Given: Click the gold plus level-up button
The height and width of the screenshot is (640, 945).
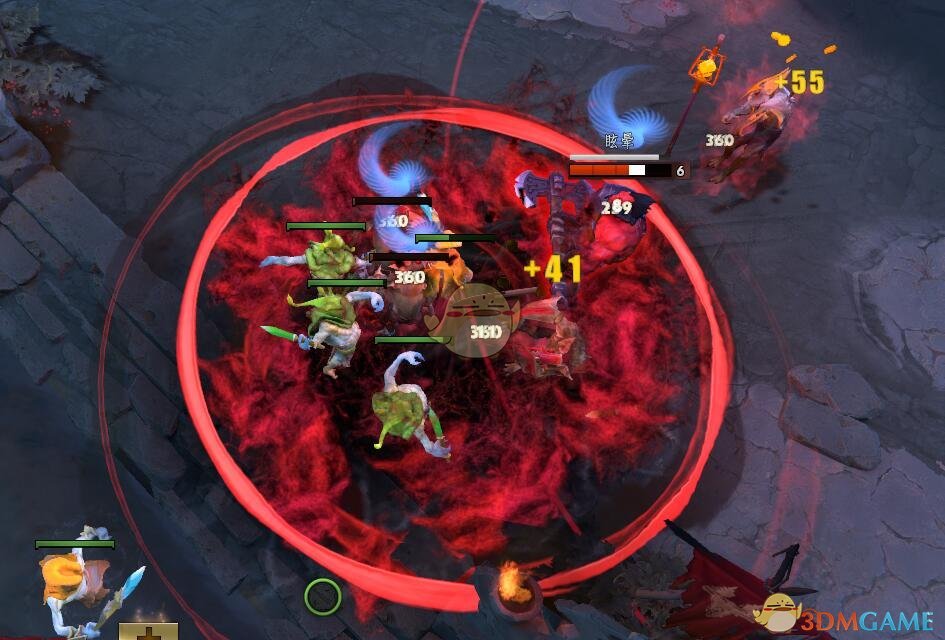Looking at the screenshot, I should click(148, 632).
